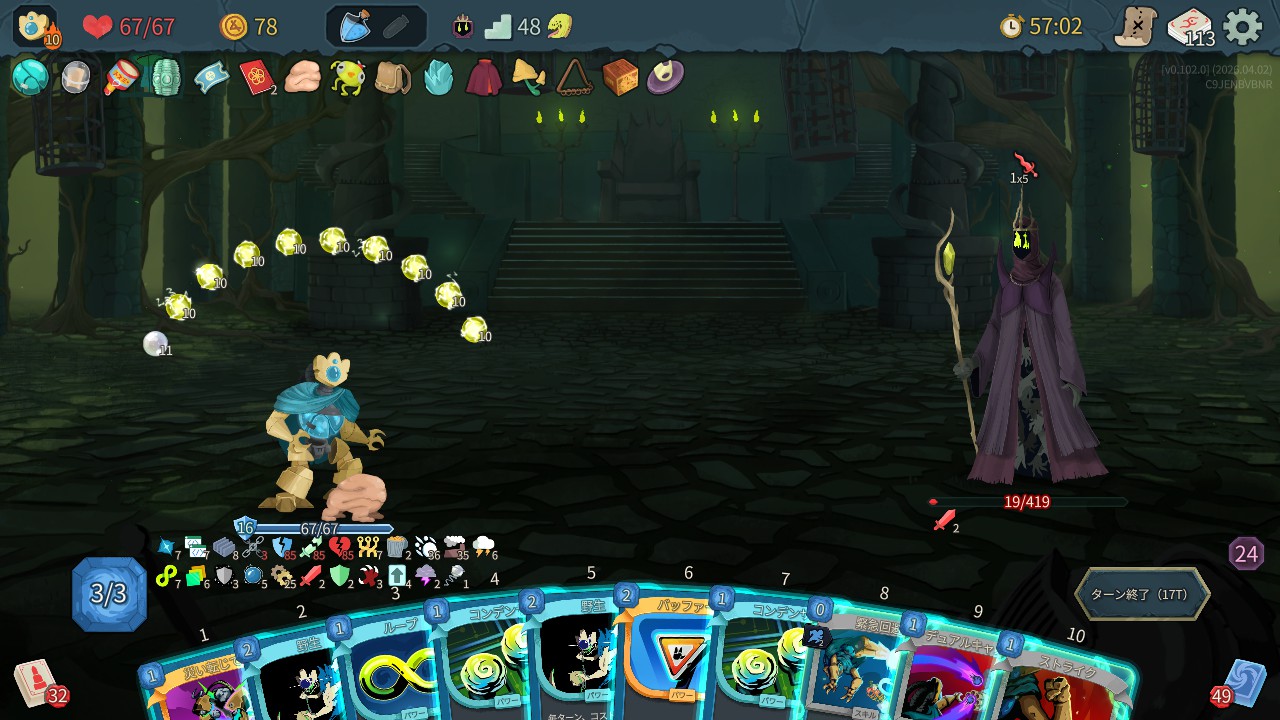1280x720 pixels.
Task: Open the draw pile showing 32
Action: pyautogui.click(x=36, y=682)
